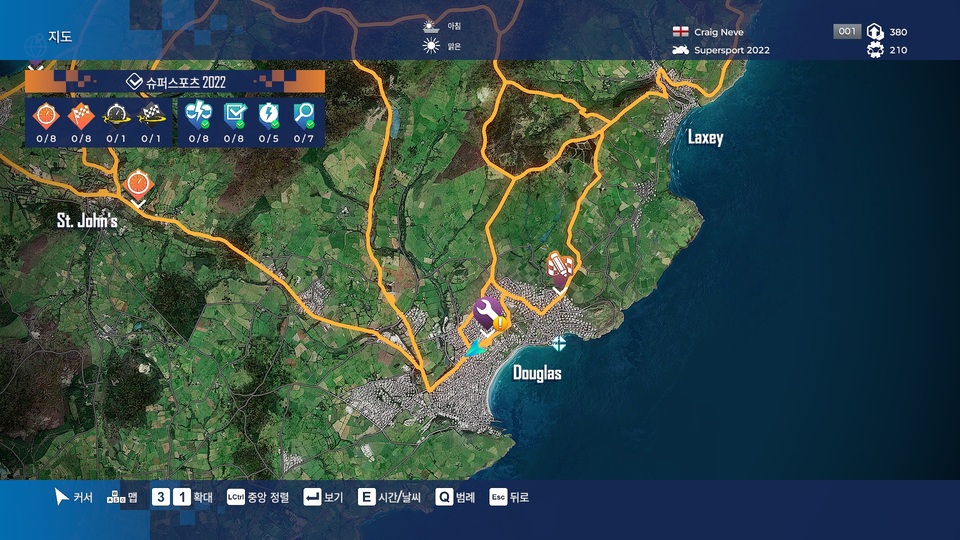Choose the black stopwatch event filter

[x=117, y=115]
